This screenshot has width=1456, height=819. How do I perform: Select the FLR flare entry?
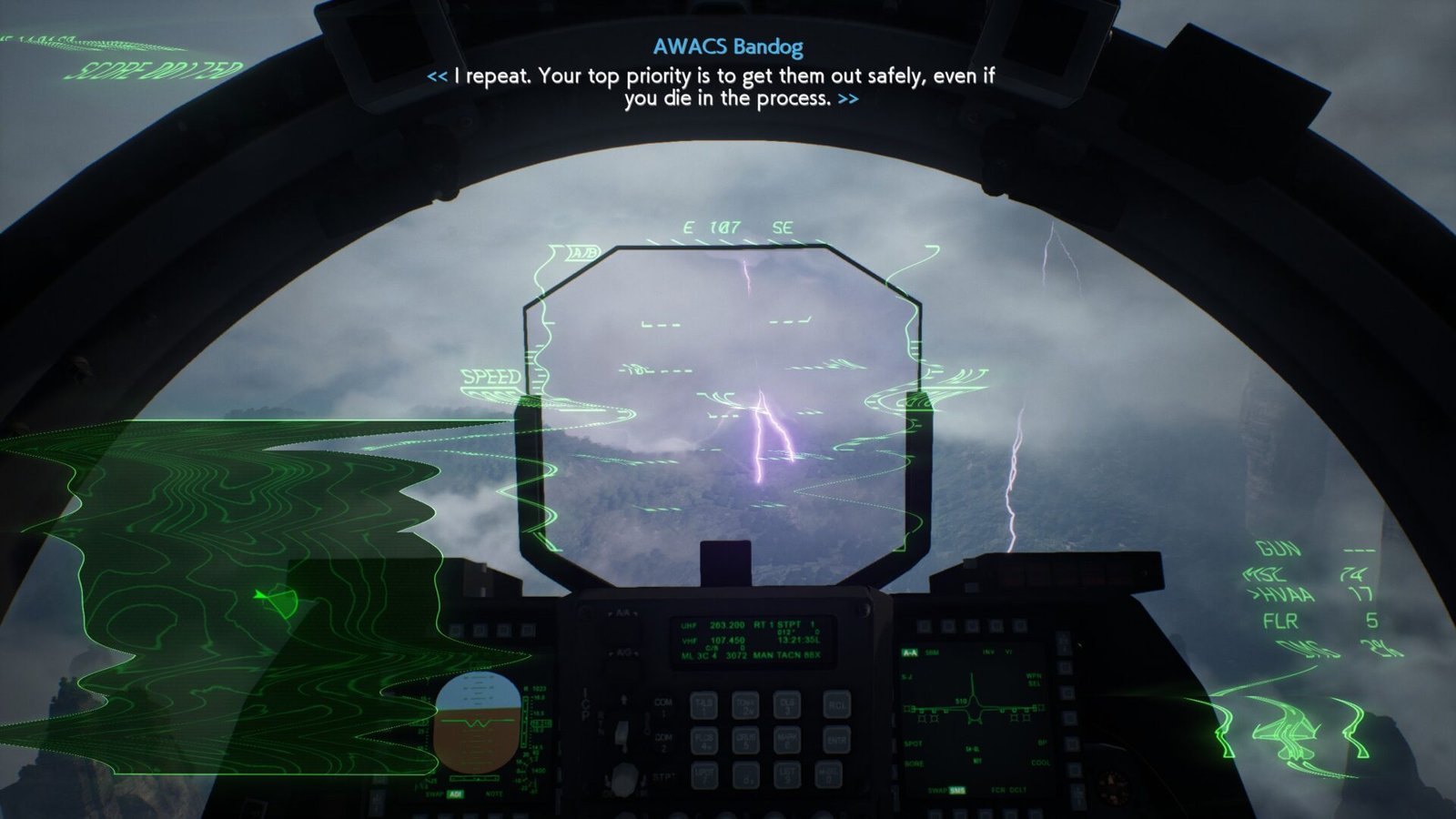tap(1280, 622)
